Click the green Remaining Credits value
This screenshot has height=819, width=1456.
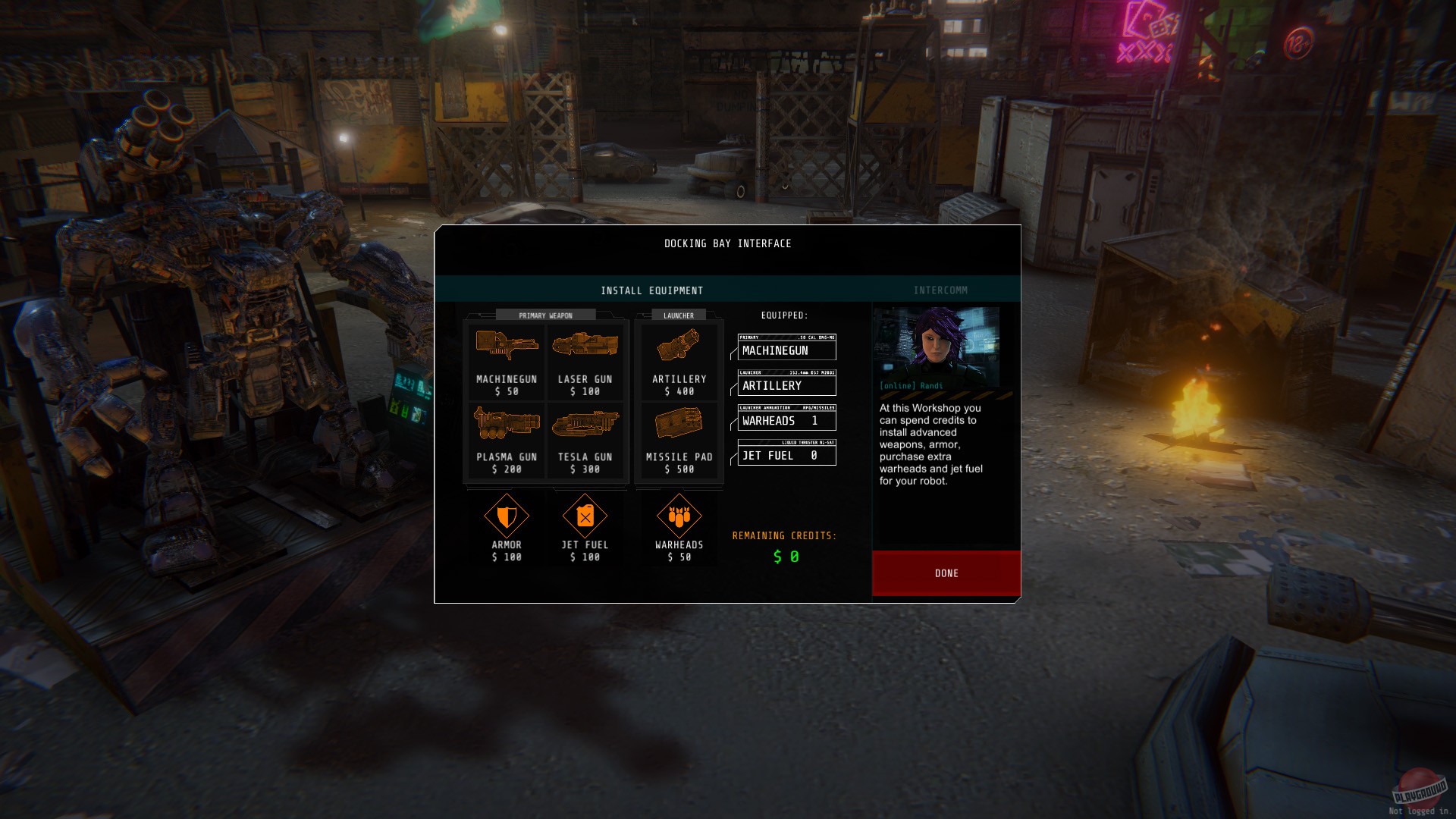coord(783,557)
